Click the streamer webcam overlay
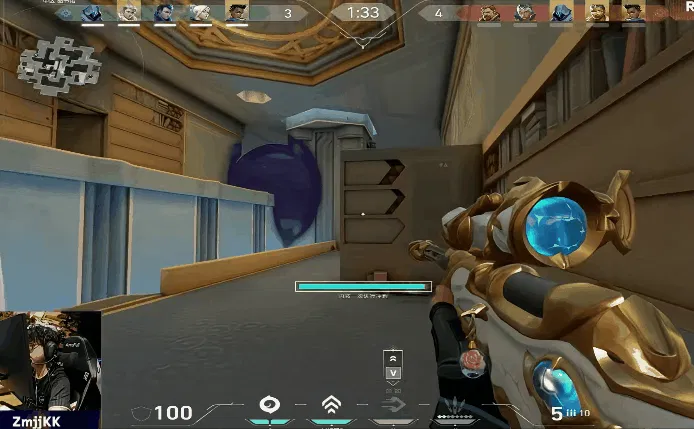The height and width of the screenshot is (429, 694). coord(50,360)
